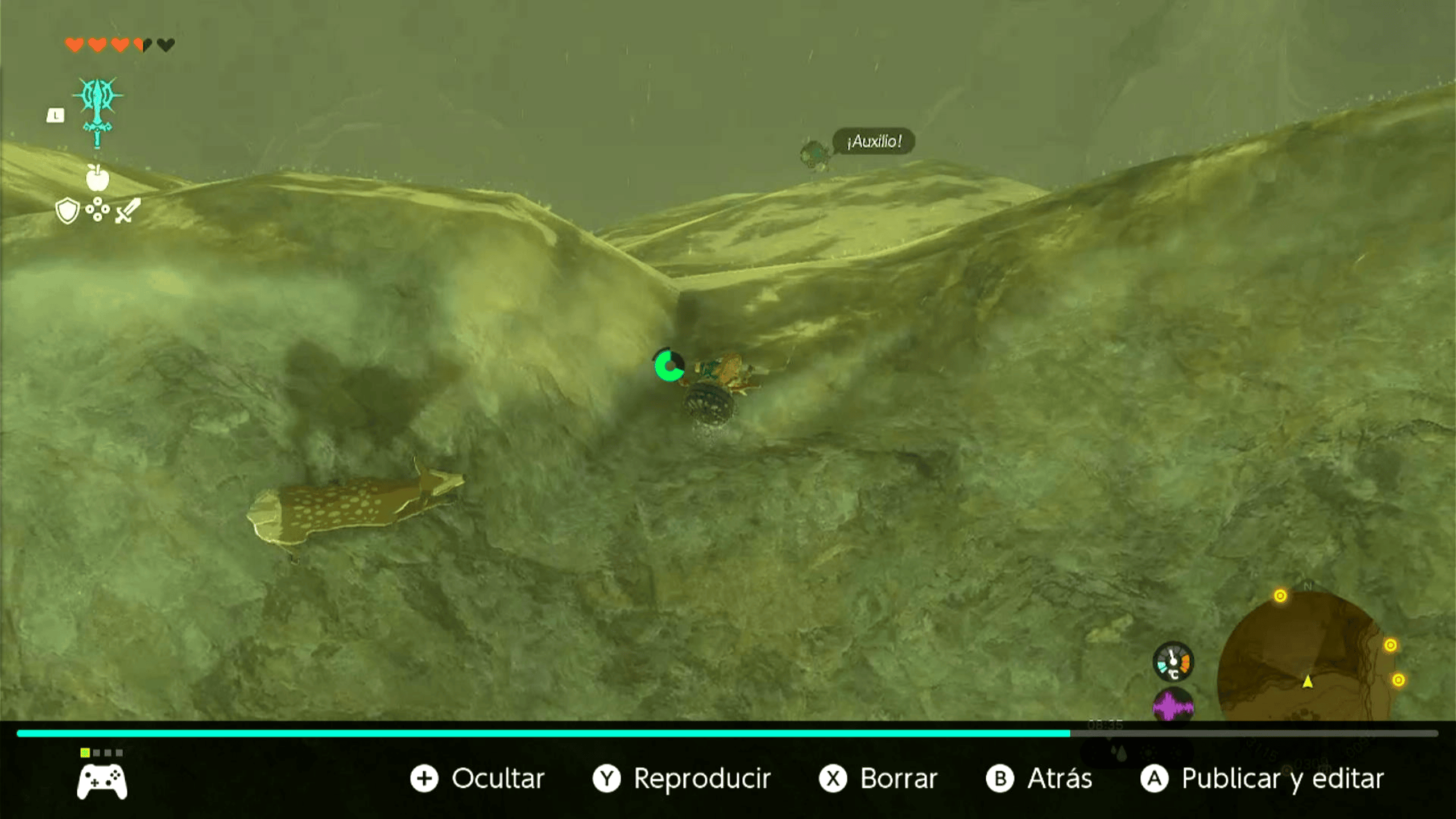Select the glowing sword ability icon

[x=98, y=111]
